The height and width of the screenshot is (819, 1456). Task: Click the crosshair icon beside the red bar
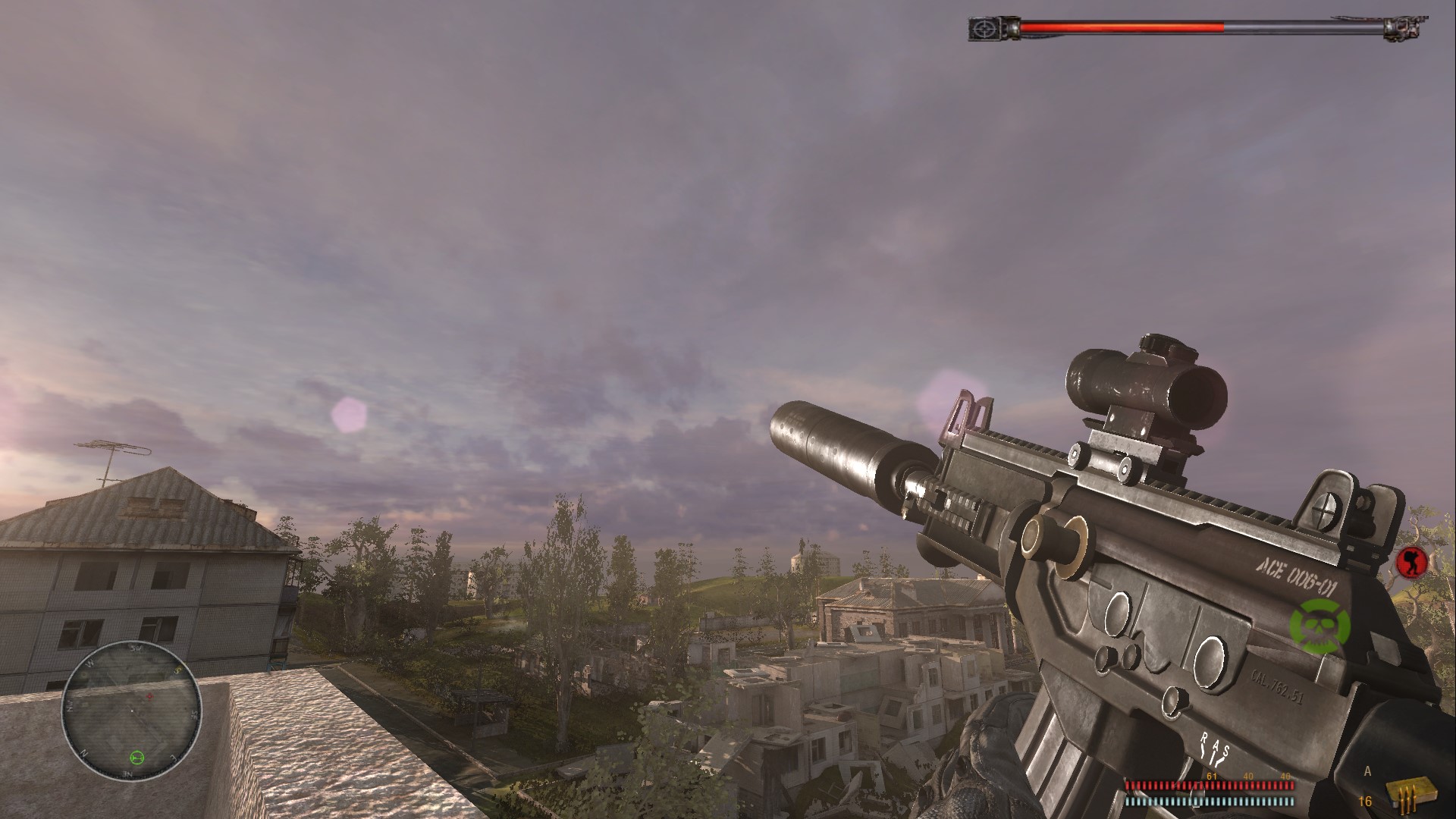tap(985, 30)
